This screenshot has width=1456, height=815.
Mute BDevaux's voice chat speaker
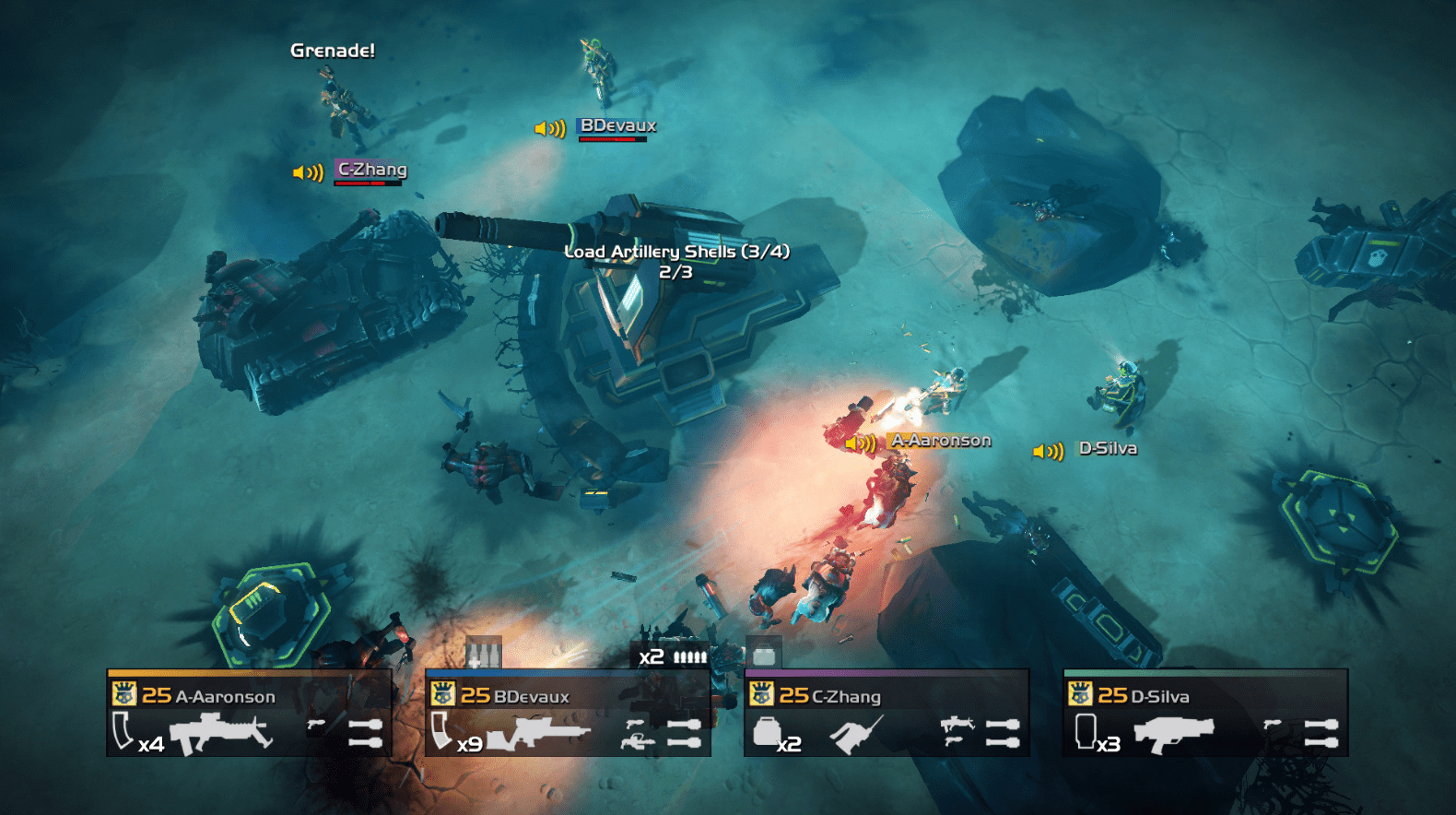pos(547,128)
